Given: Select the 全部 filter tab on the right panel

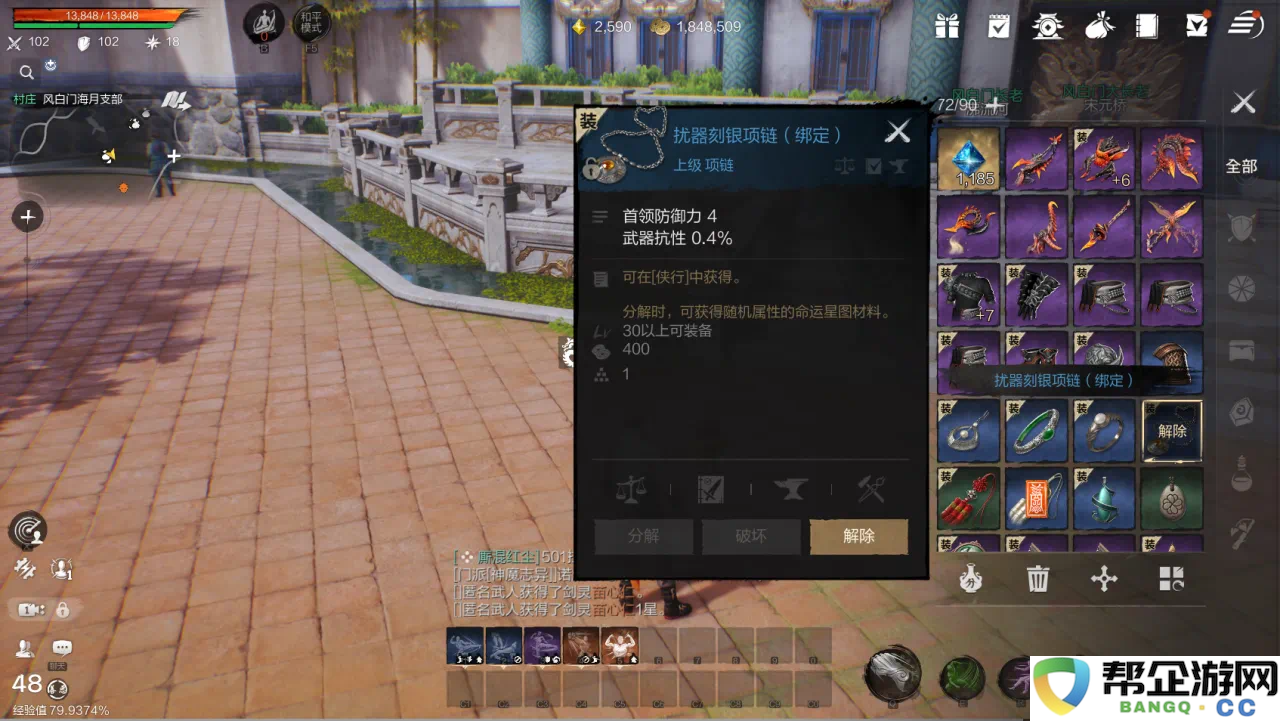Looking at the screenshot, I should pos(1241,166).
